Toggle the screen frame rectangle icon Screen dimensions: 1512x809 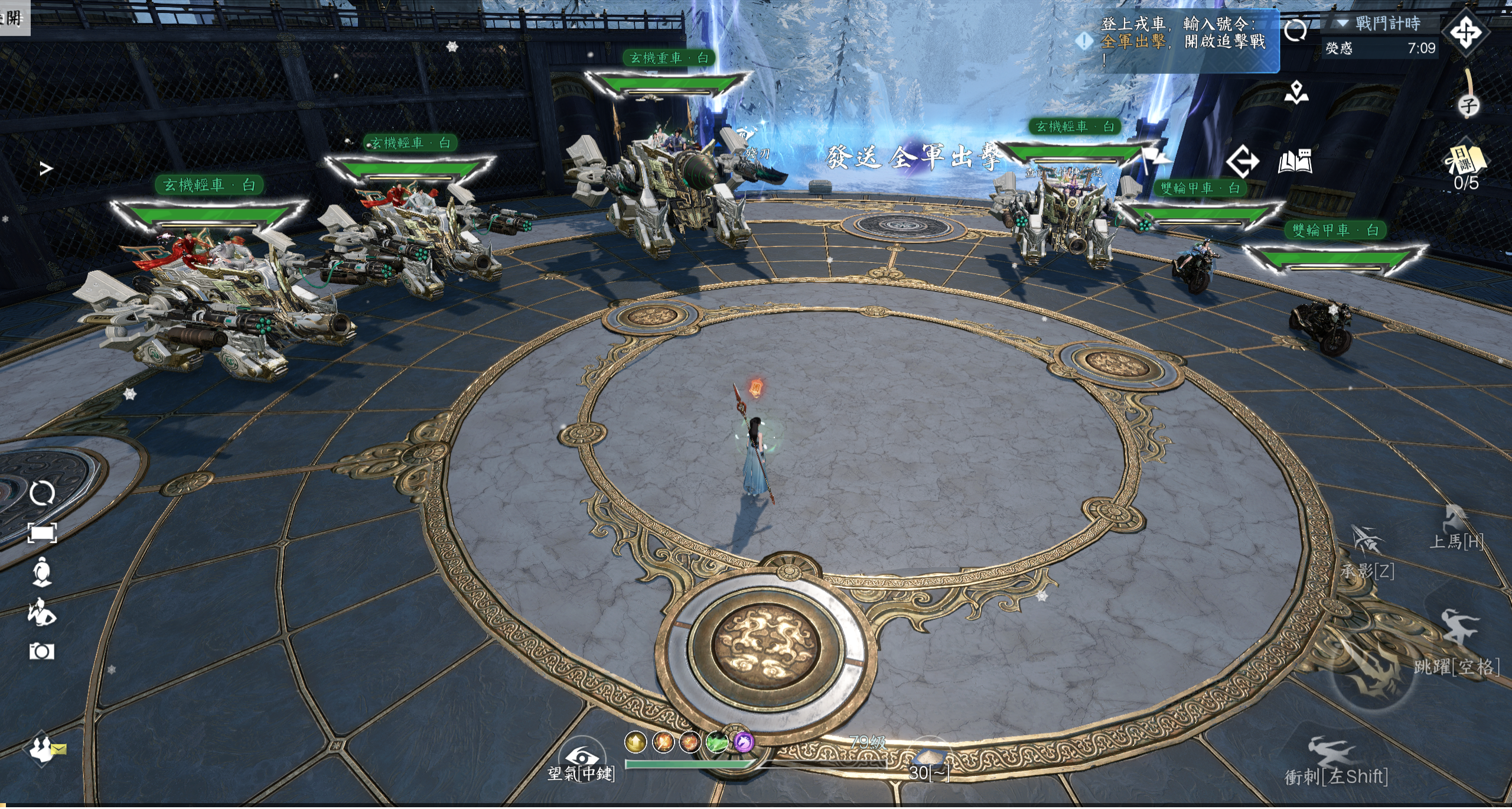[x=42, y=534]
